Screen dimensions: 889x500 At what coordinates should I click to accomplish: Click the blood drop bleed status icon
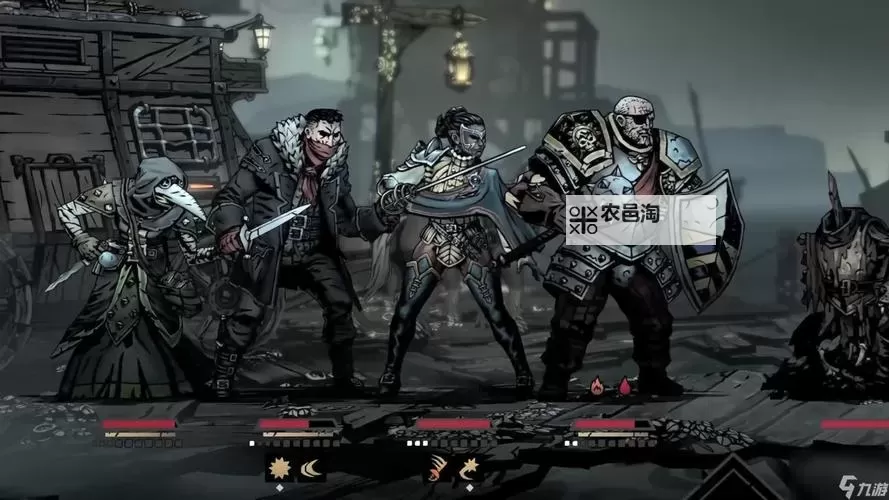point(626,384)
